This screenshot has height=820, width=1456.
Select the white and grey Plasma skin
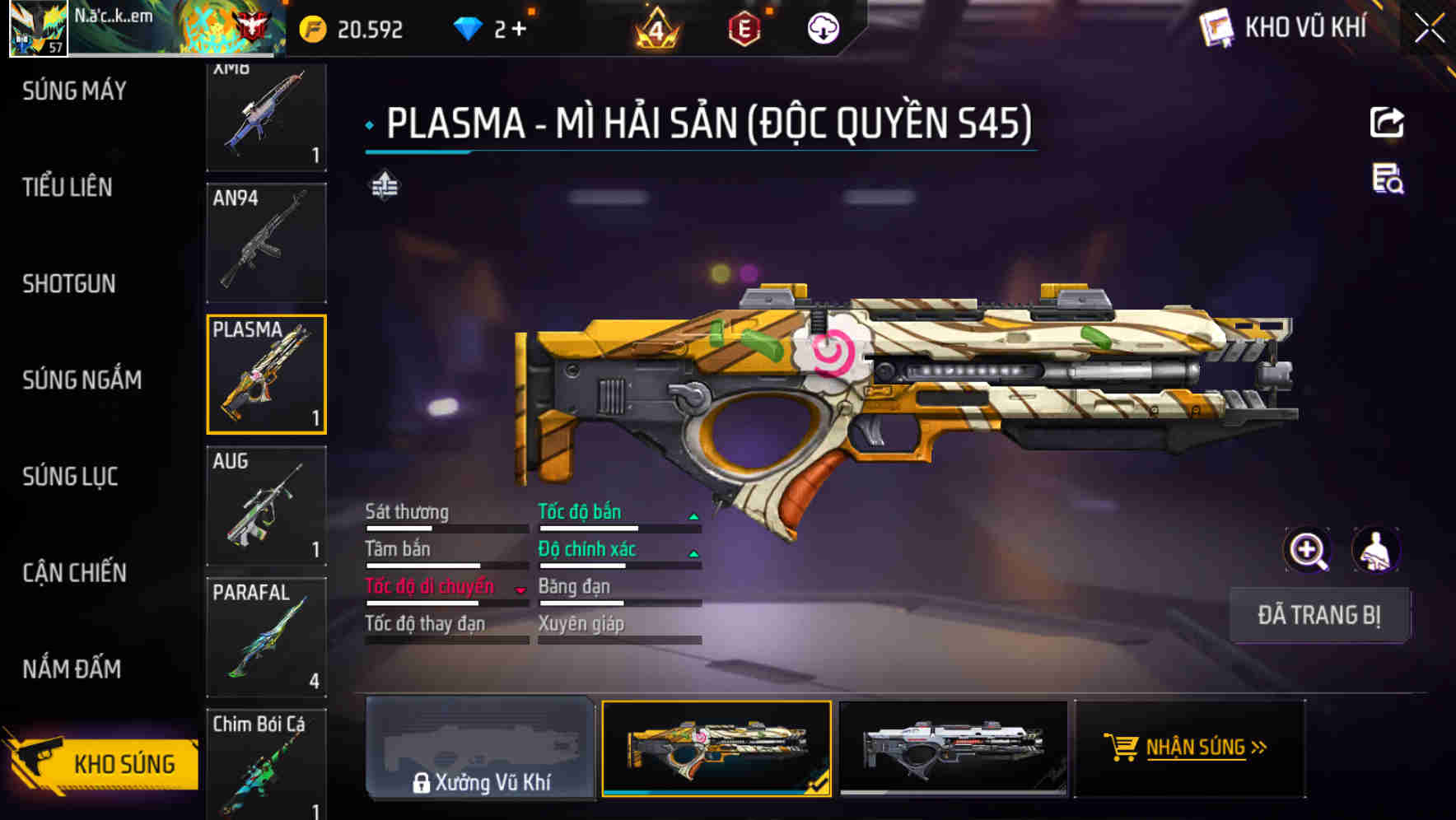click(953, 748)
